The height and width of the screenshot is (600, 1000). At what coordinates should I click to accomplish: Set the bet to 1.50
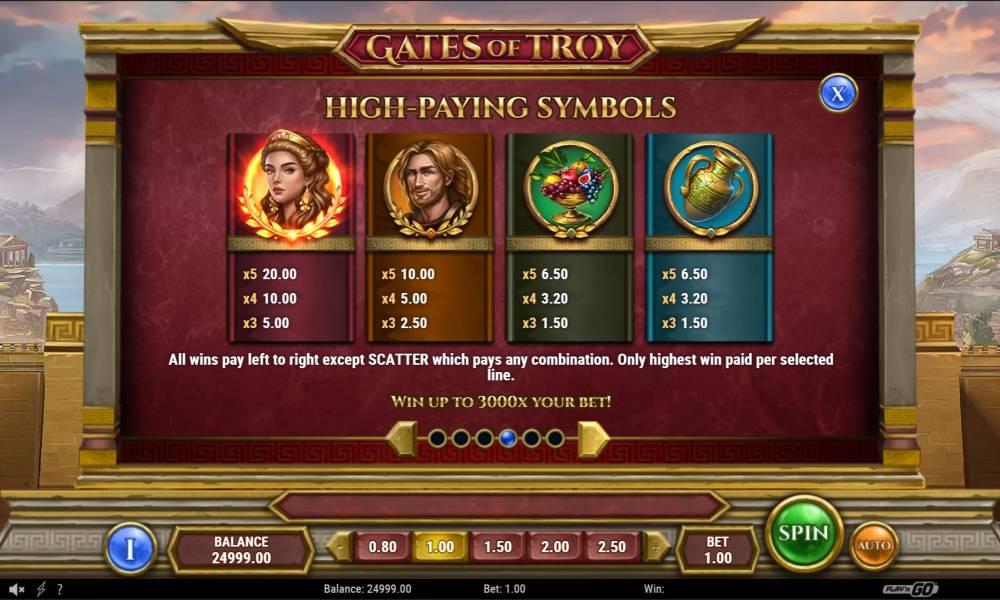(x=497, y=547)
